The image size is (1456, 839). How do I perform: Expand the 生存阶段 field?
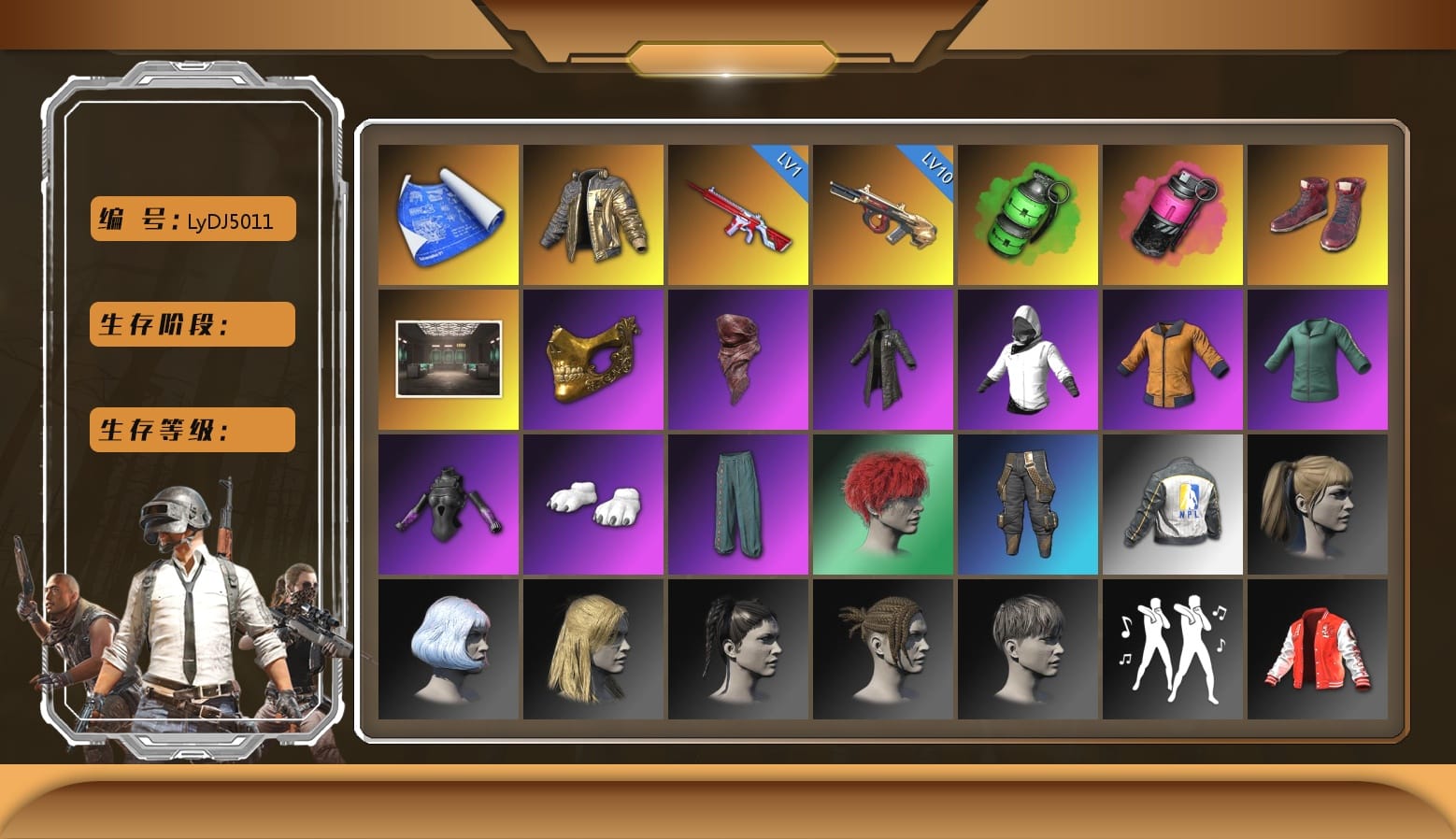pos(191,324)
